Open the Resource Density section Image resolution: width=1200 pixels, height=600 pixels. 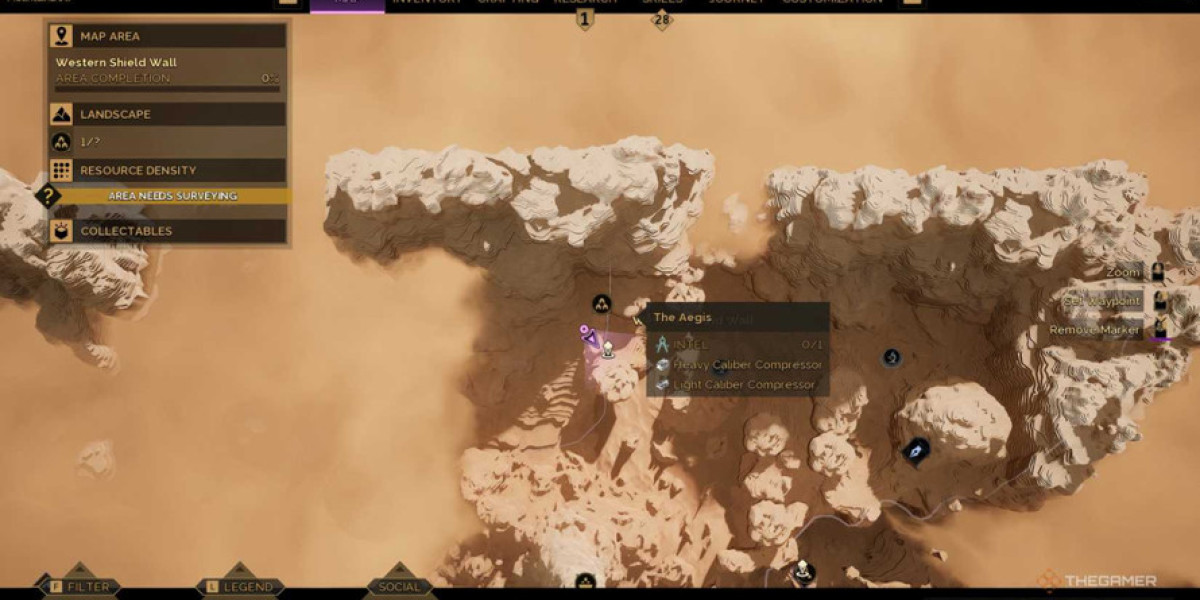pos(168,170)
